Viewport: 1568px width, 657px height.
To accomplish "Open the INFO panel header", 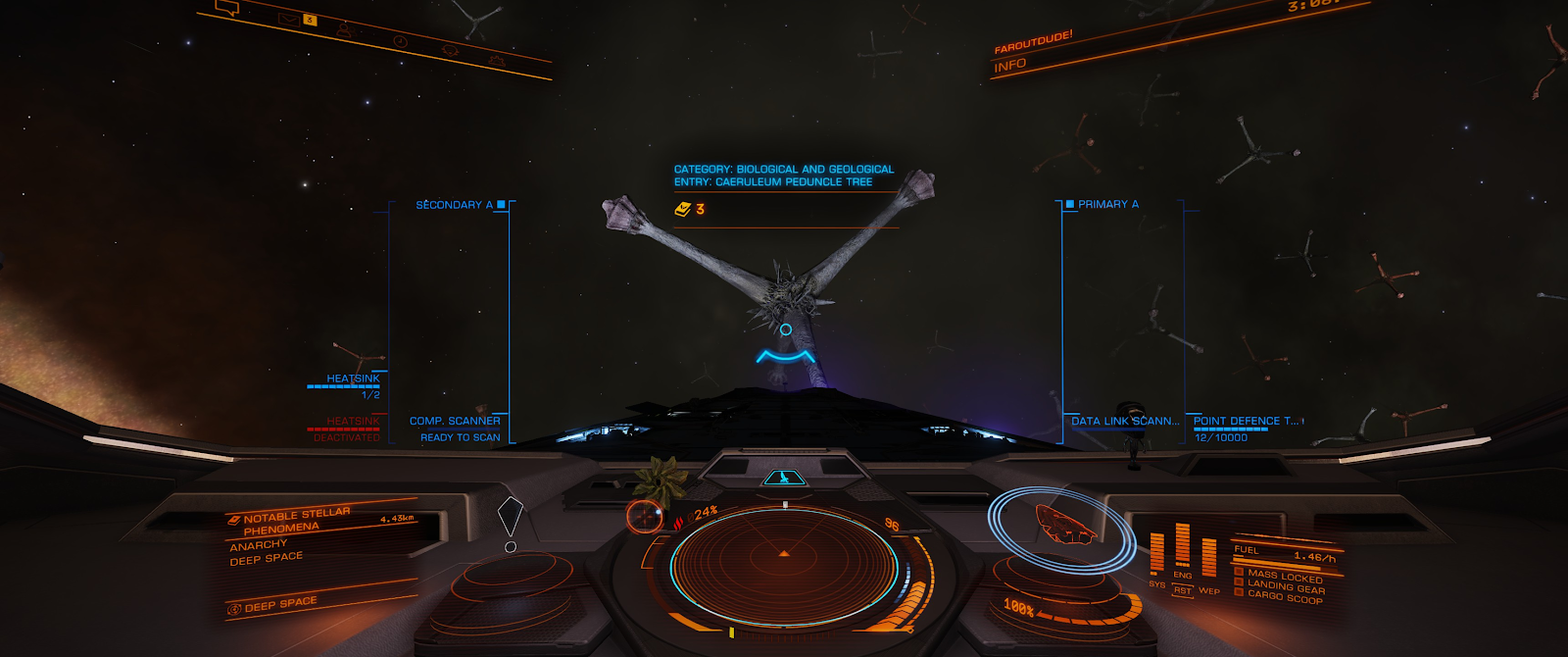I will [1010, 66].
